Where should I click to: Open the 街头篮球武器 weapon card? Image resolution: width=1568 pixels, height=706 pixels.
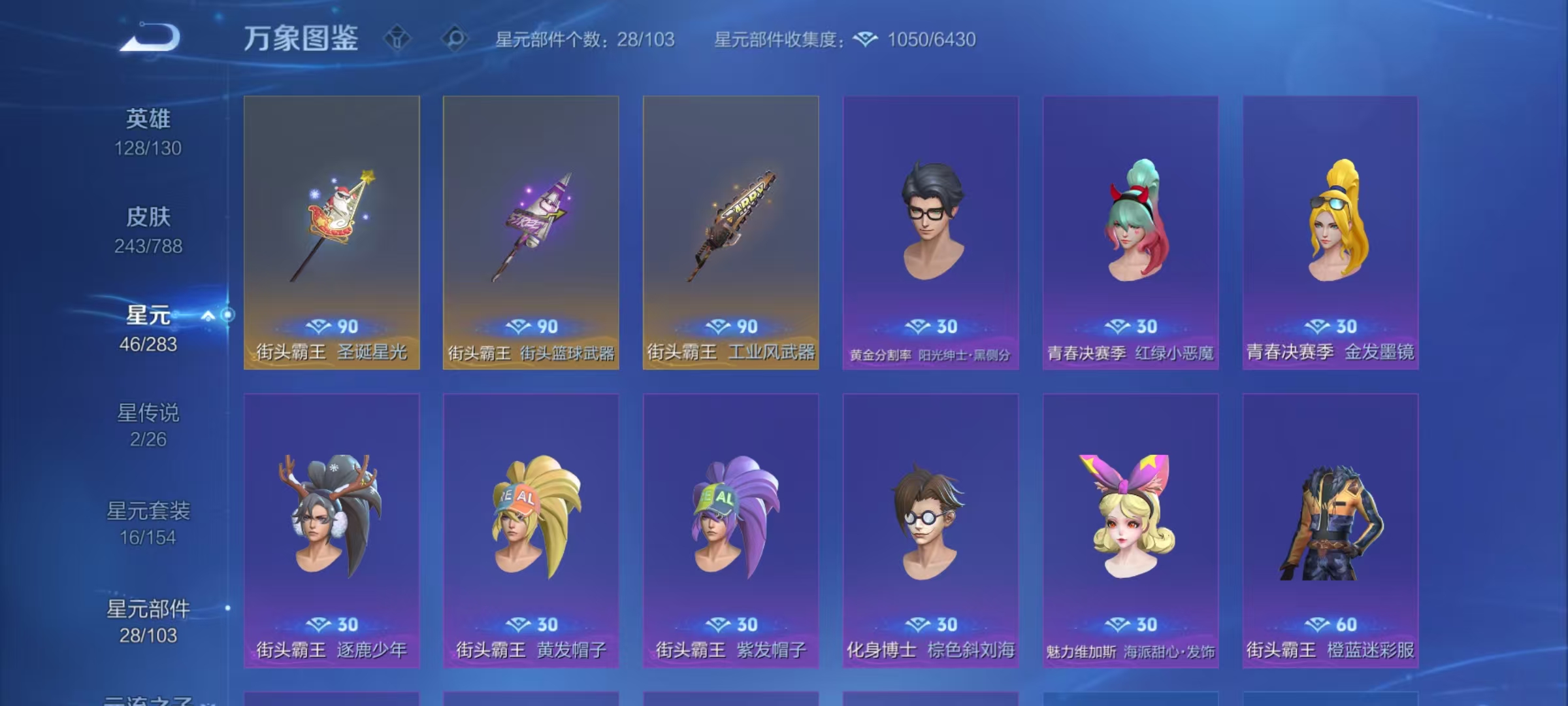pyautogui.click(x=531, y=233)
